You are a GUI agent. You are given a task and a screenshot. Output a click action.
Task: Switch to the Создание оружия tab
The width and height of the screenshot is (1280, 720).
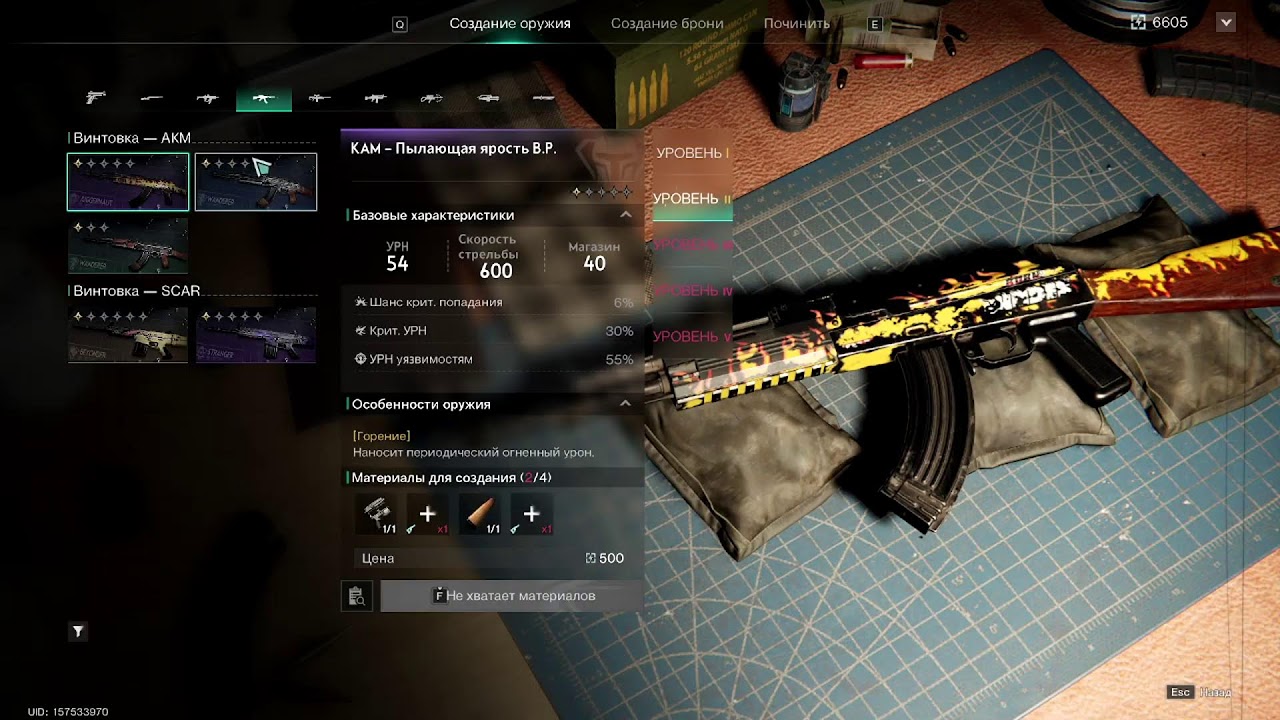click(x=510, y=23)
